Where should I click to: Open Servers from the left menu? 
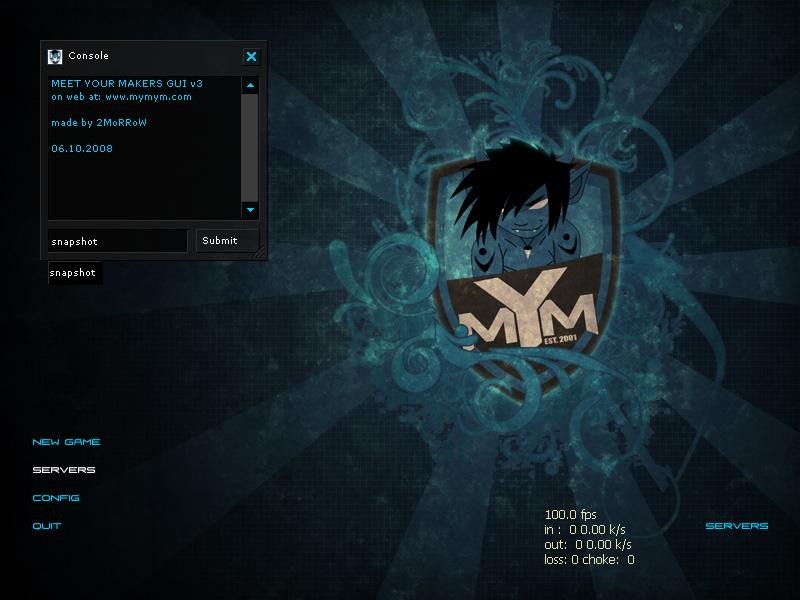[64, 470]
